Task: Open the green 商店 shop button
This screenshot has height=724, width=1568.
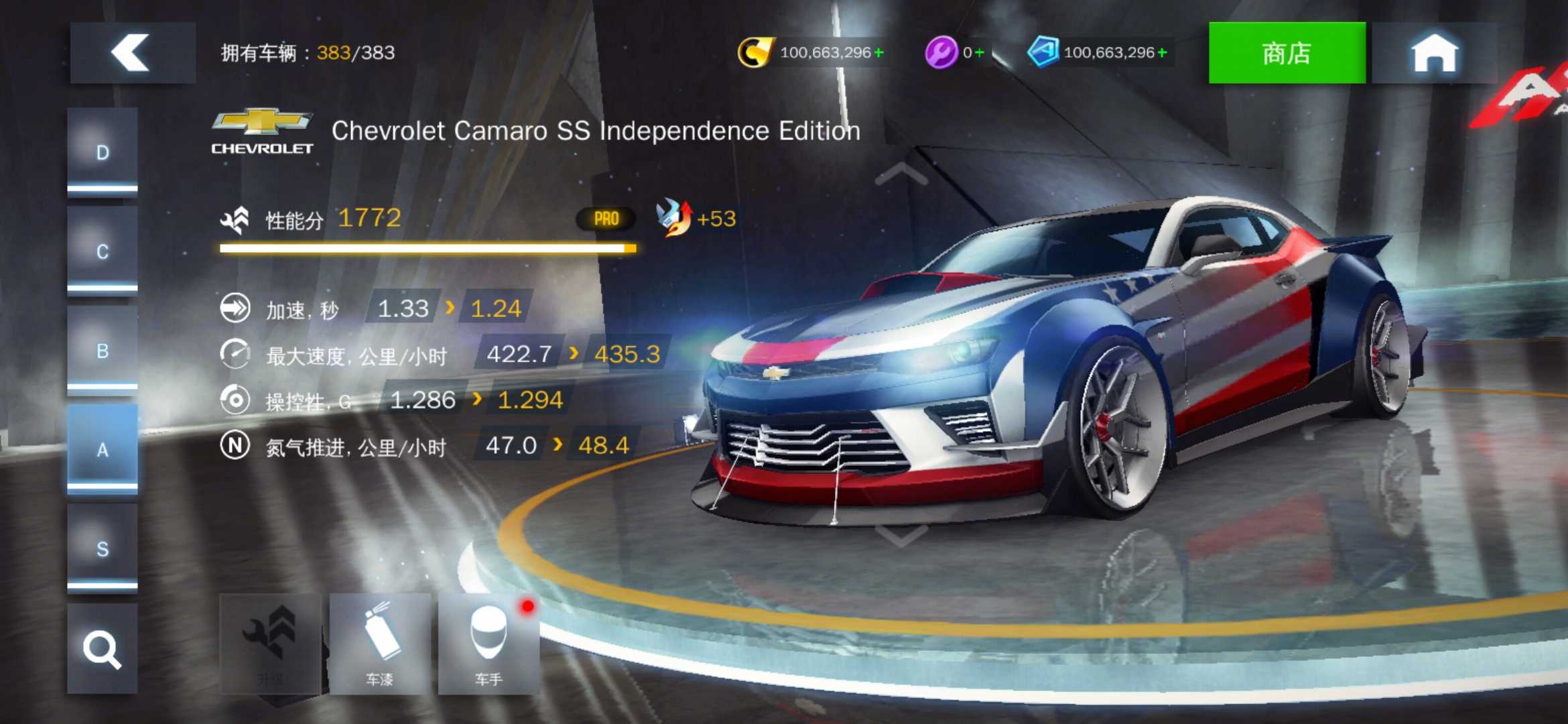Action: click(1286, 53)
